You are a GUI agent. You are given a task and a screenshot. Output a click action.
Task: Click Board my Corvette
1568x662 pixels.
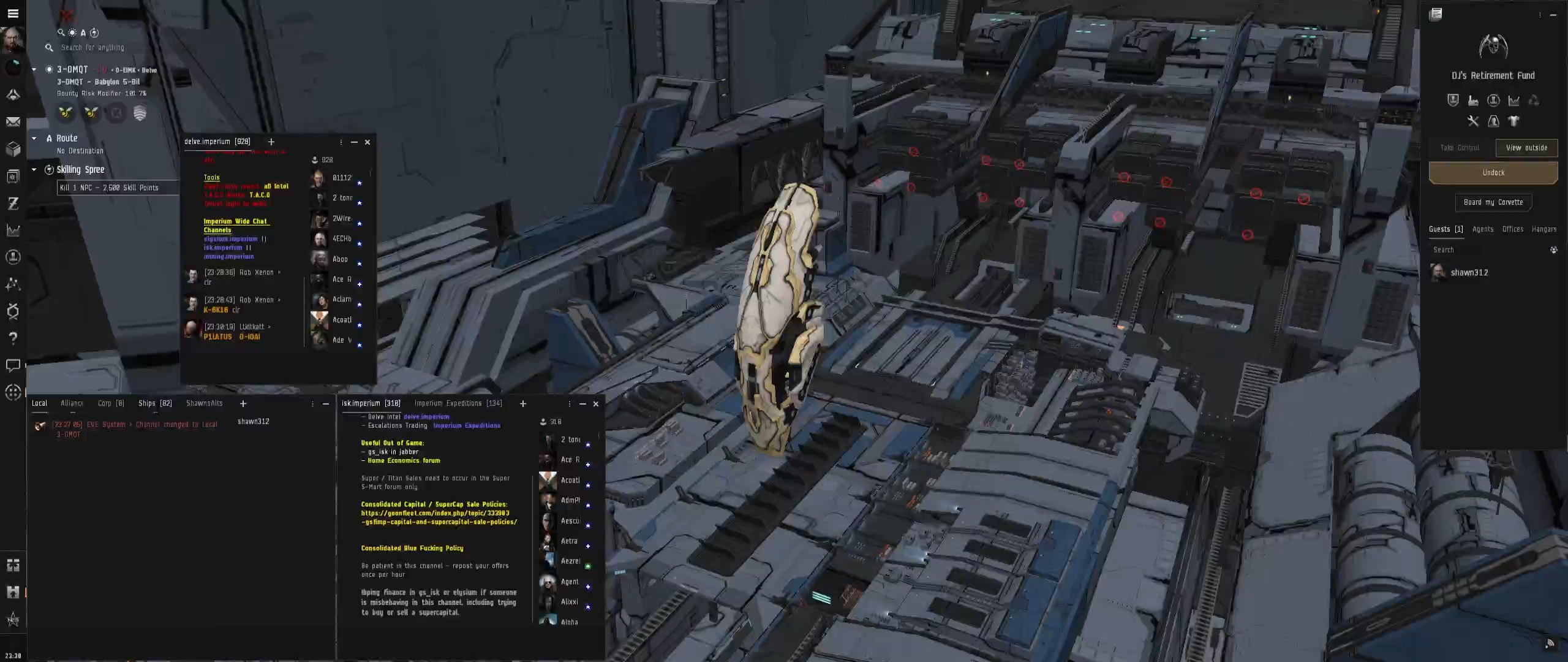[x=1493, y=202]
